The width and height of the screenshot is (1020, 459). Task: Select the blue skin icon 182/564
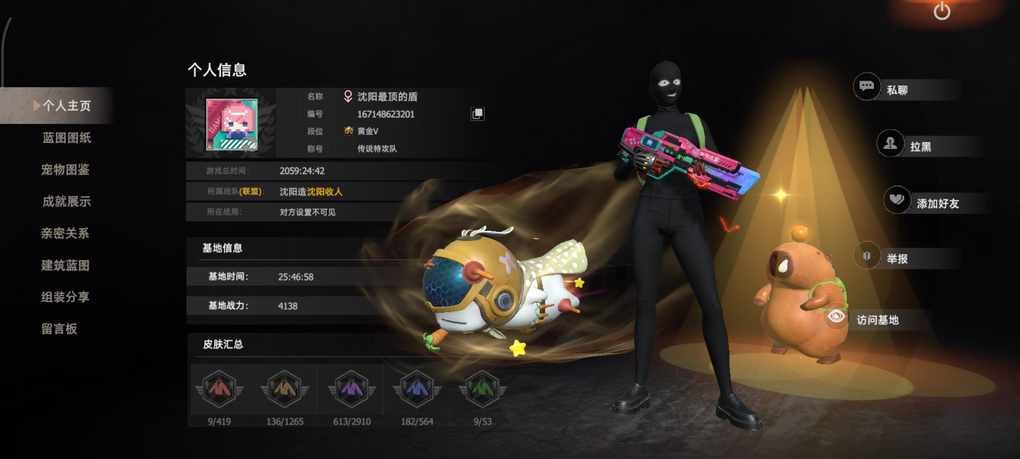click(x=416, y=390)
